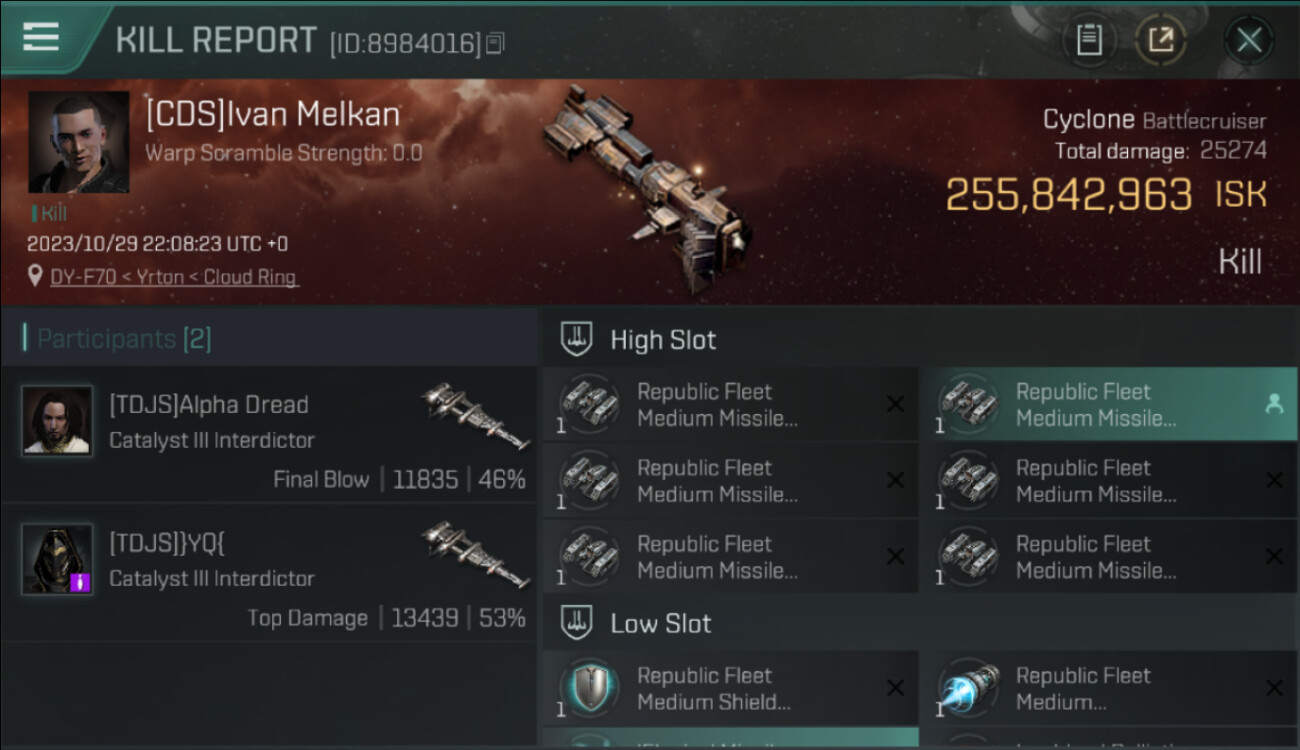1300x750 pixels.
Task: Select the highlighted Republic Fleet Medium Missile slot
Action: point(1108,404)
